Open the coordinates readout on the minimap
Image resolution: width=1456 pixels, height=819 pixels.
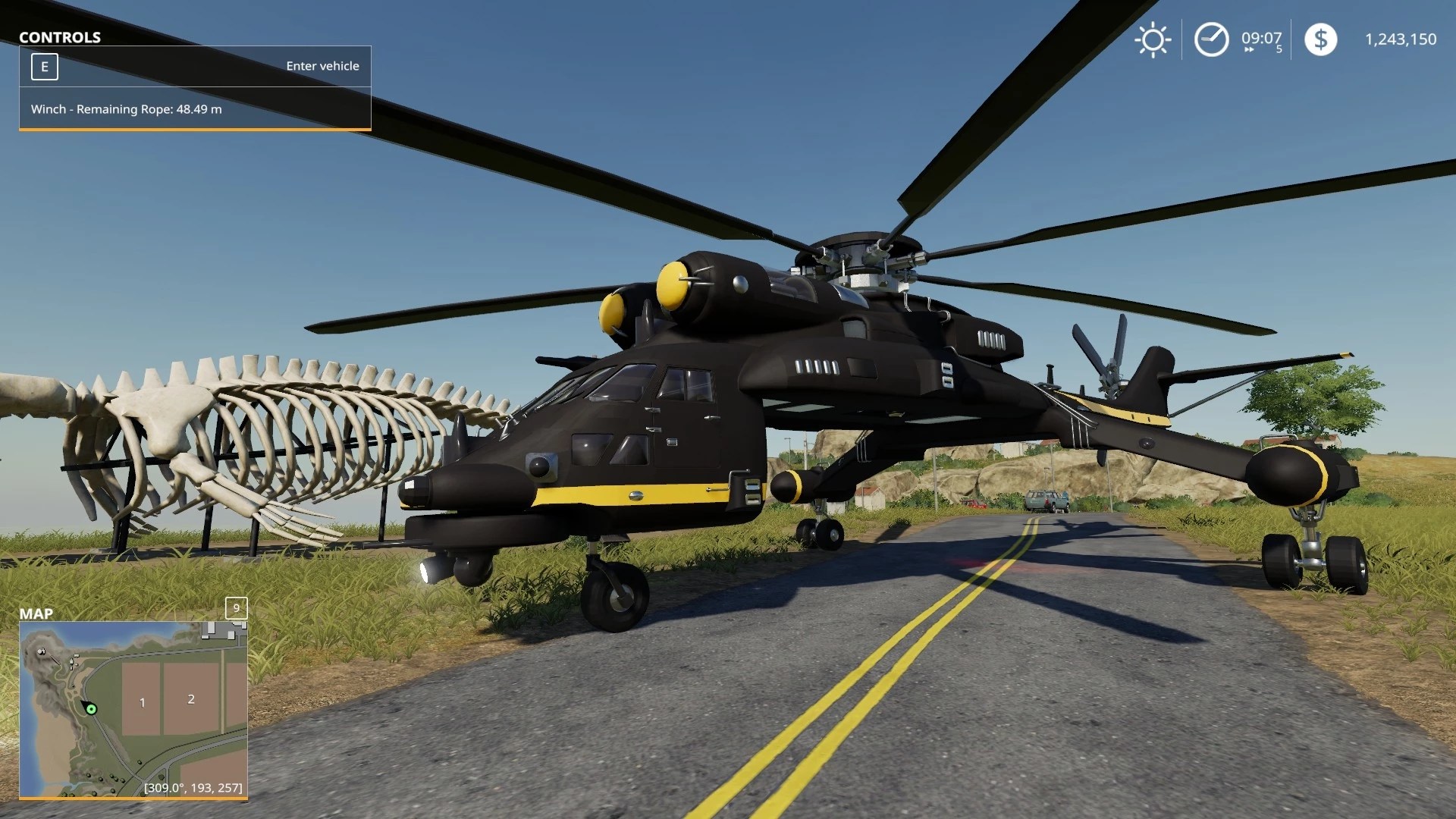pos(192,789)
